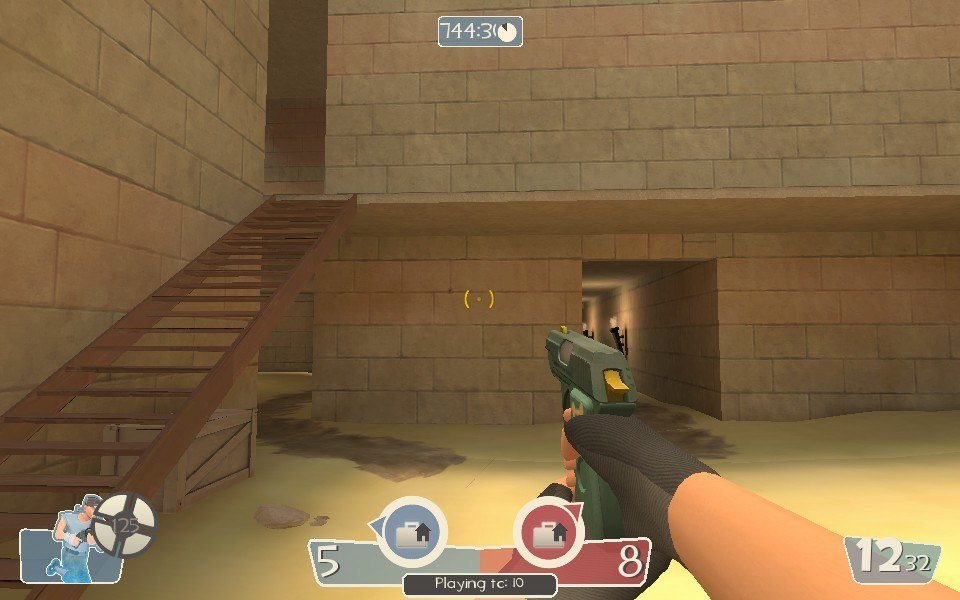
Task: Click the blue team intelligence briefcase icon
Action: coord(411,532)
